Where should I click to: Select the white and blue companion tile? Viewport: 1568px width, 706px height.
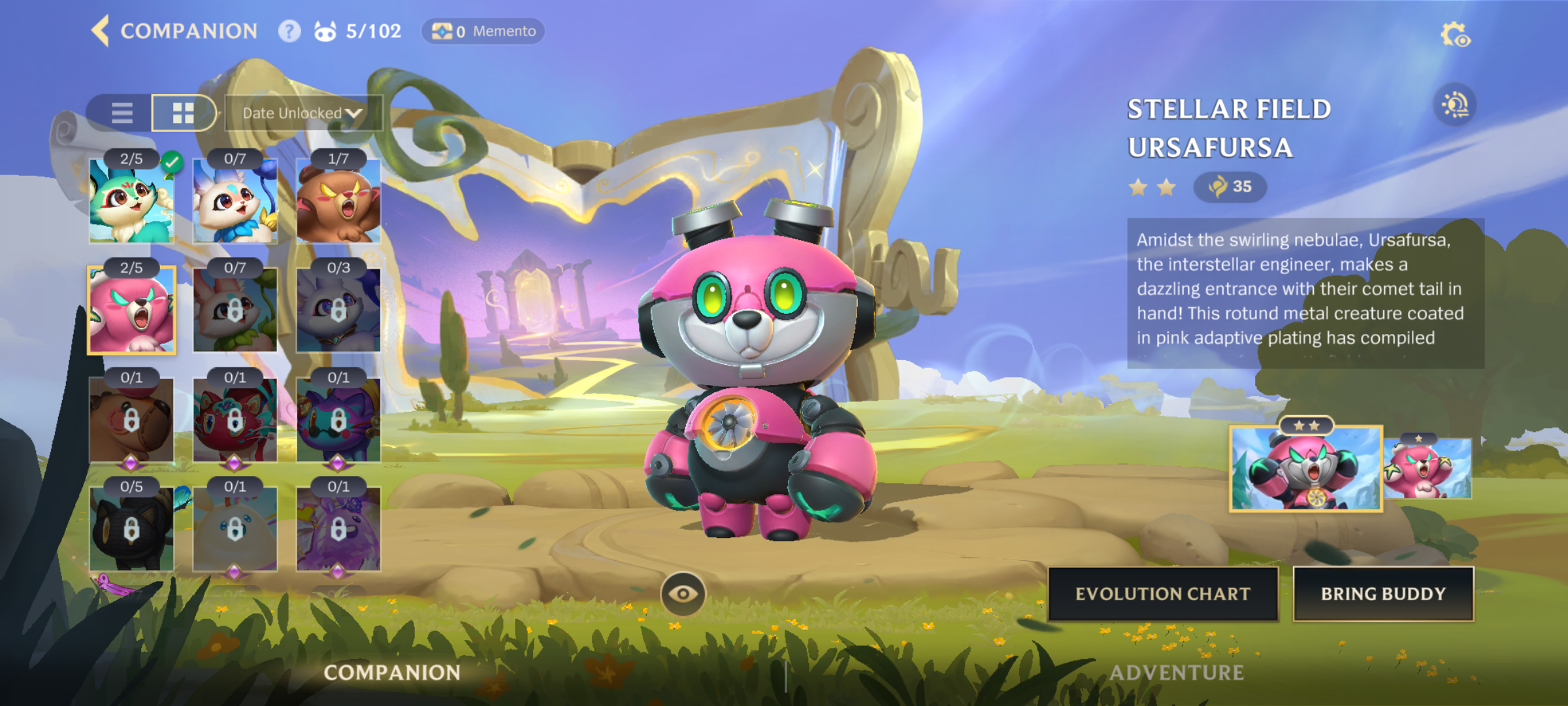pos(235,201)
